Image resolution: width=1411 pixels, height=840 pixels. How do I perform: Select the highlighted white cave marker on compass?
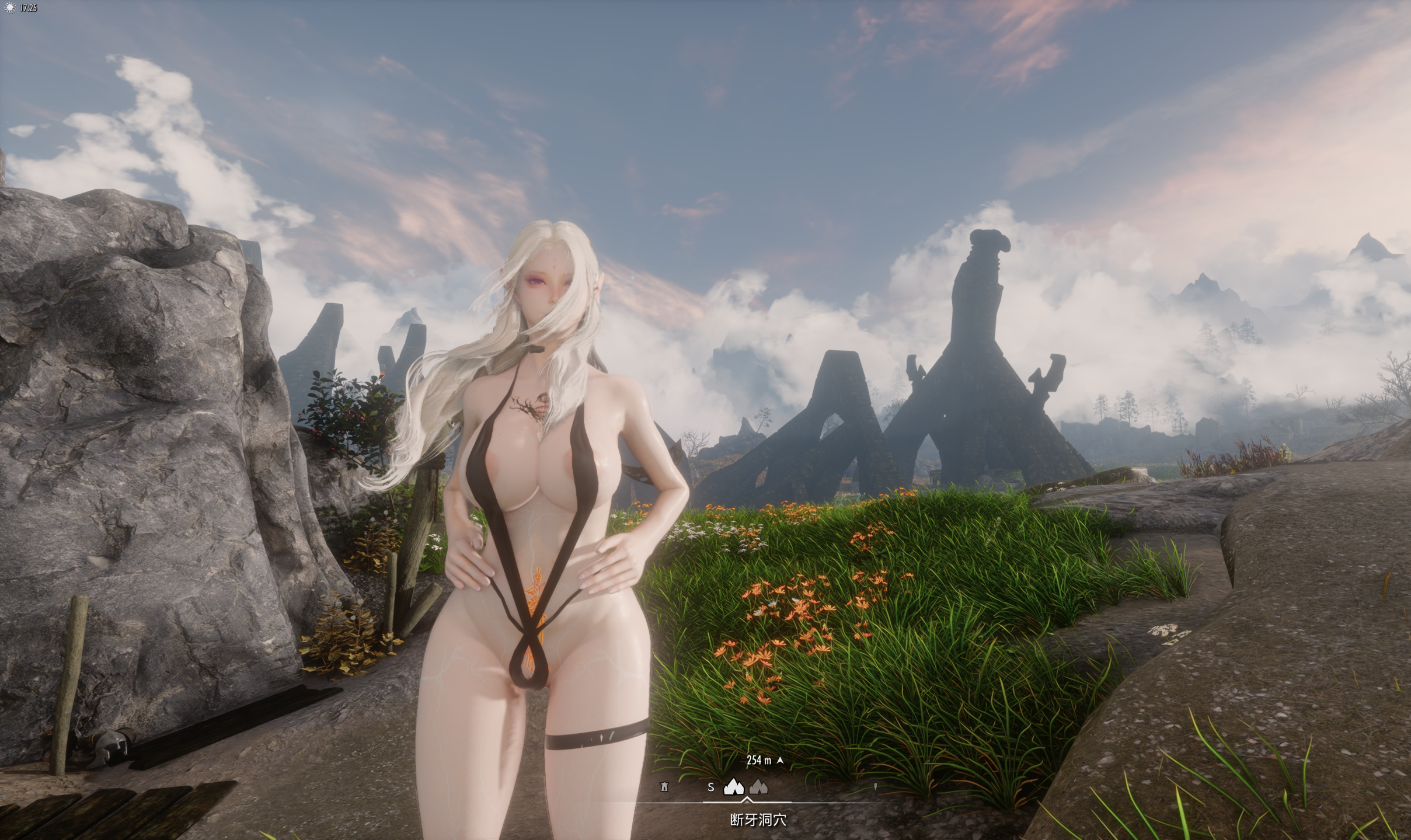point(733,787)
